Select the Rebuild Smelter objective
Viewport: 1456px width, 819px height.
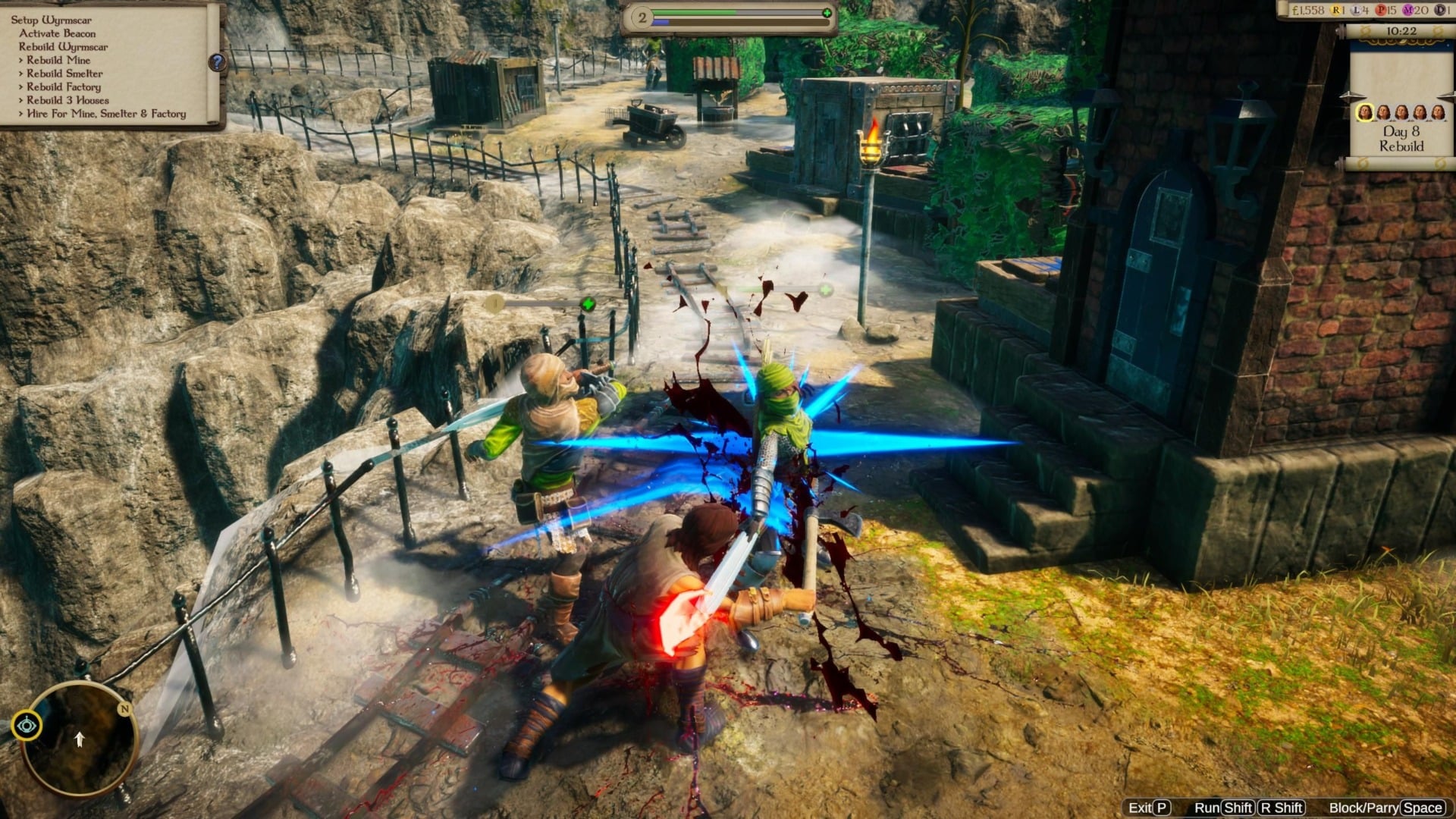64,74
